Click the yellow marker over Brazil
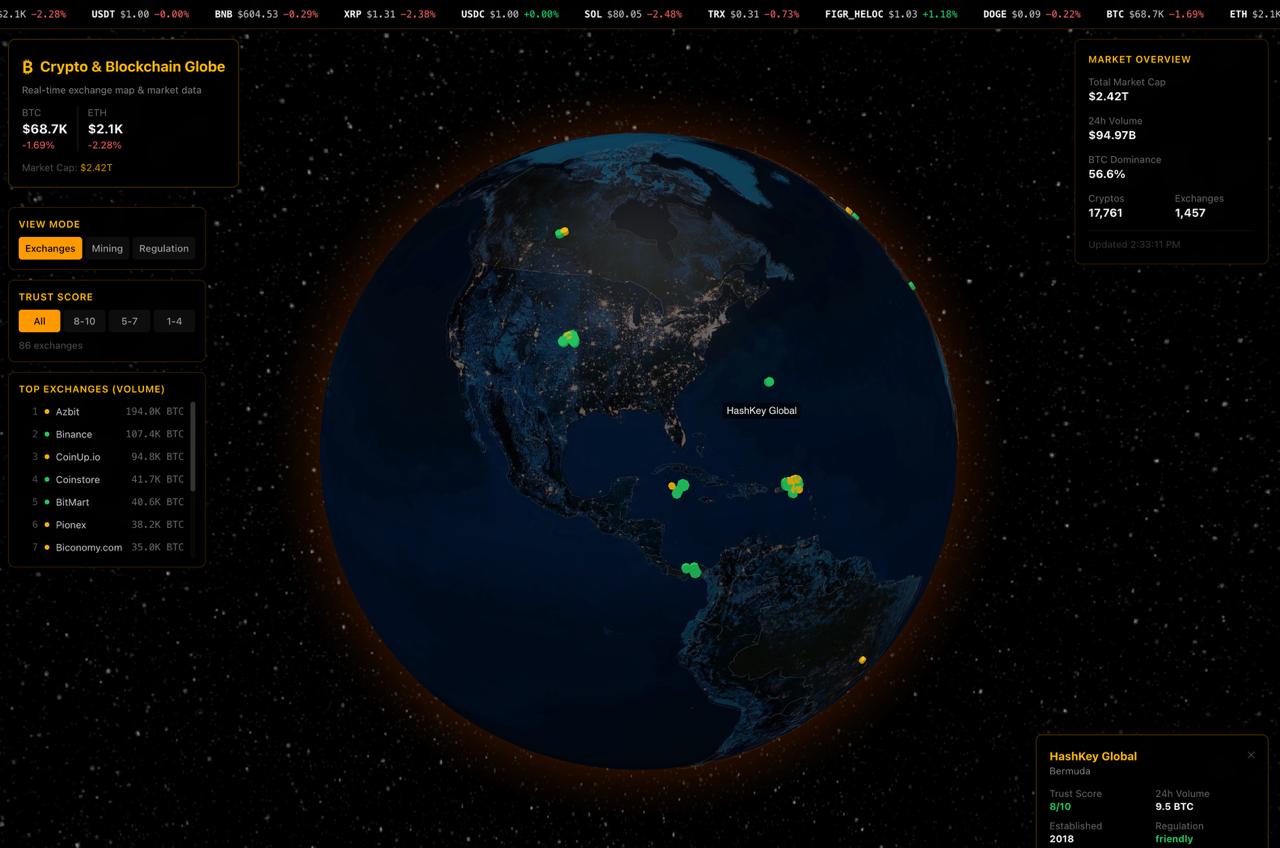 861,659
